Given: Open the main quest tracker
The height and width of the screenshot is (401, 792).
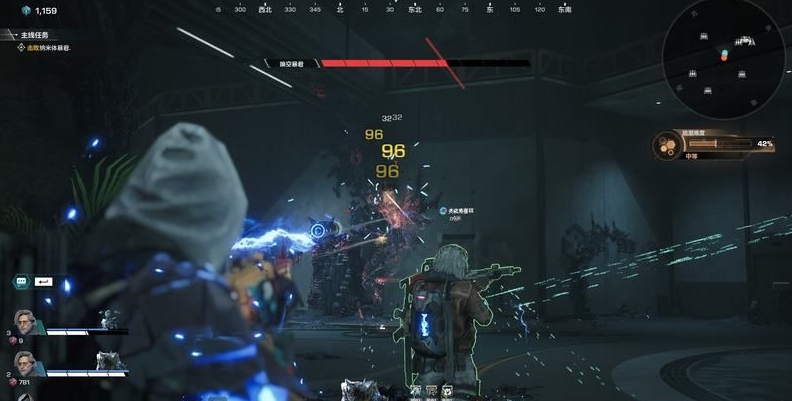Looking at the screenshot, I should point(34,34).
